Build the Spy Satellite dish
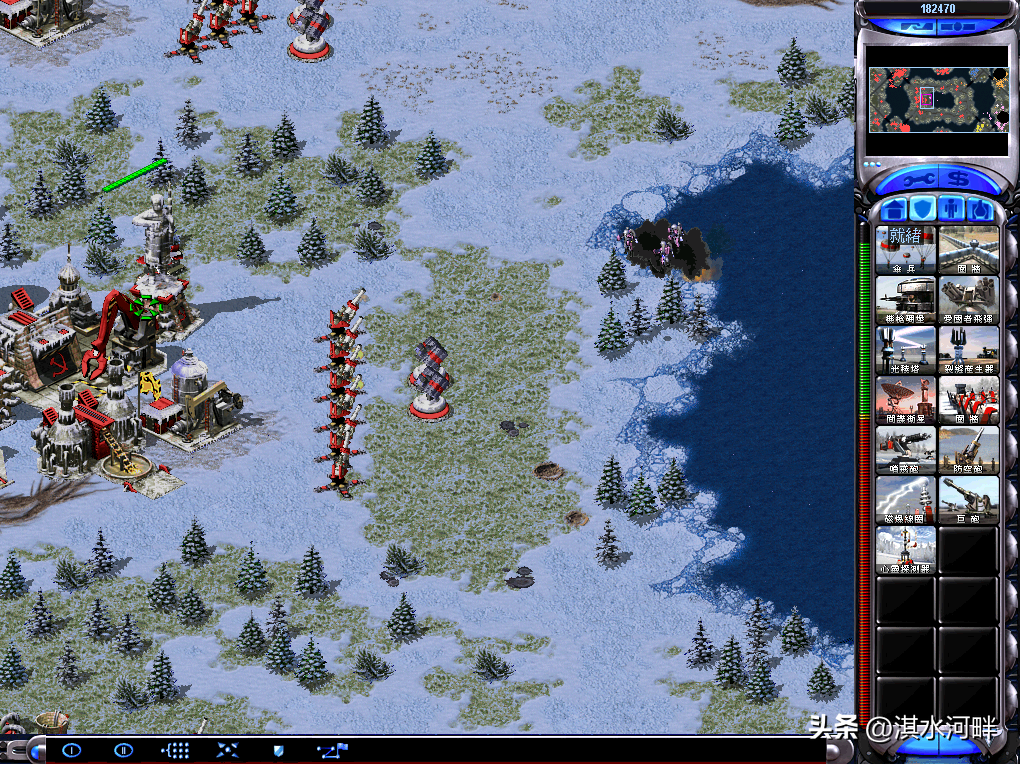The width and height of the screenshot is (1020, 764). 906,400
